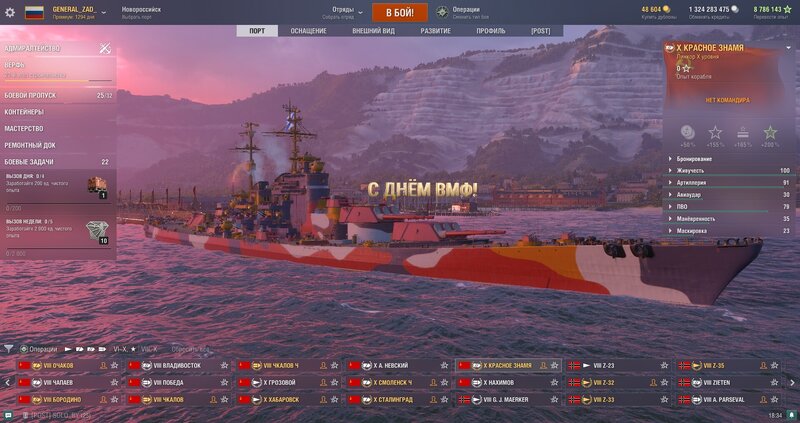
Task: Assign a commander via Нет командира
Action: pos(726,100)
